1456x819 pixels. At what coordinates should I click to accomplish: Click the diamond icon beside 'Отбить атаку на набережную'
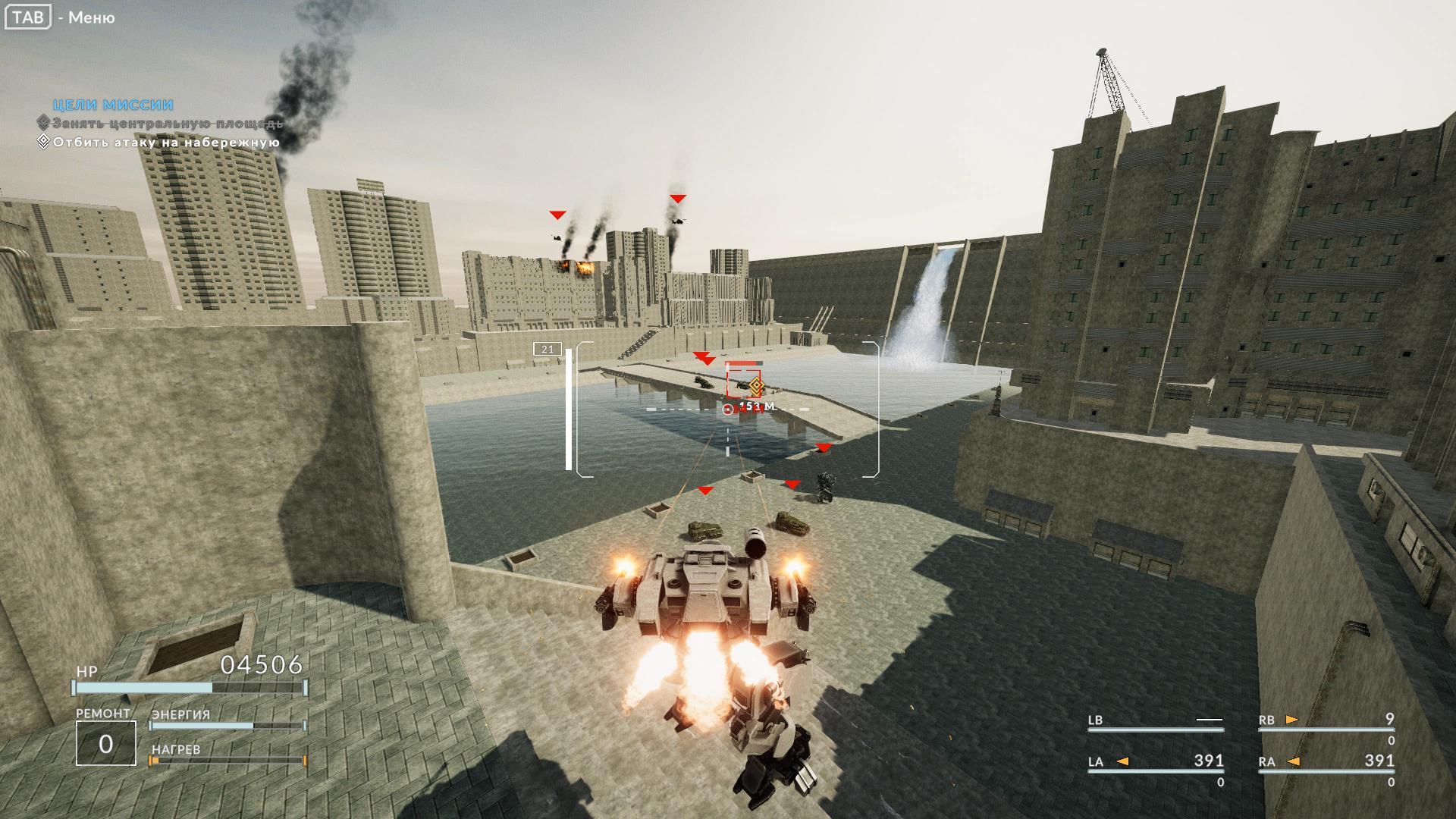coord(44,142)
